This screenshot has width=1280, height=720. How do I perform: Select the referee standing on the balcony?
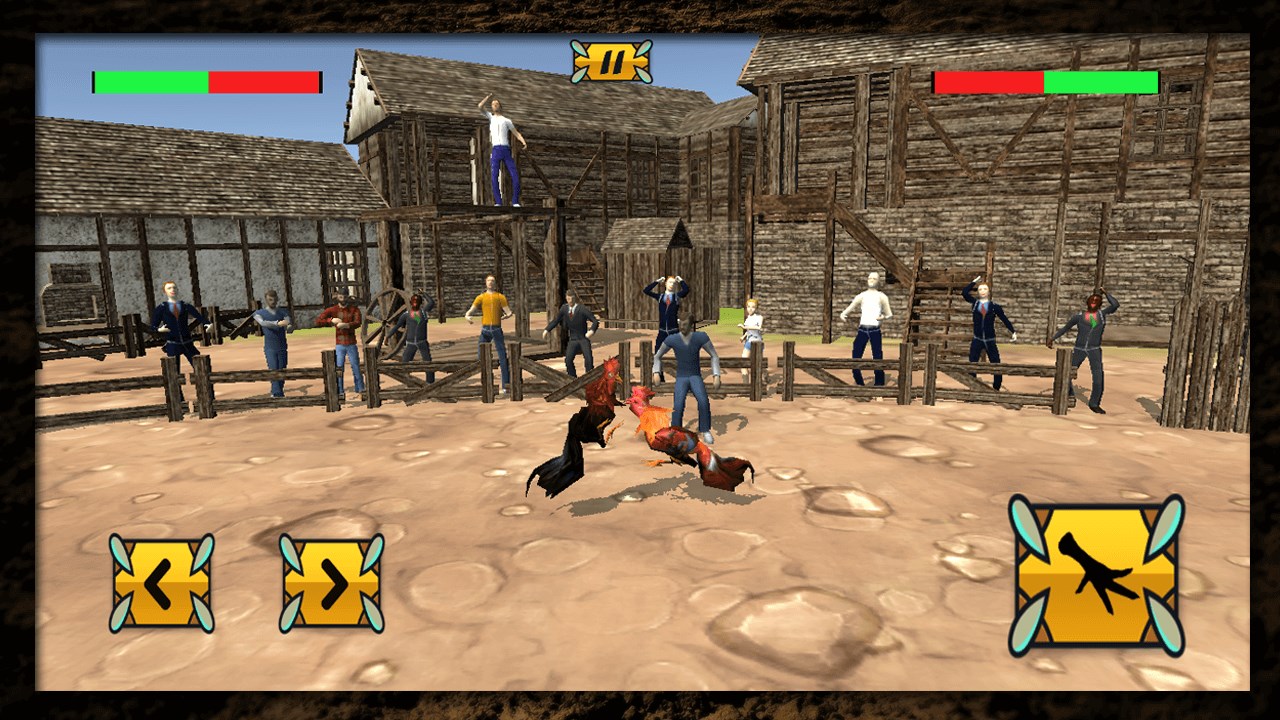[x=504, y=150]
